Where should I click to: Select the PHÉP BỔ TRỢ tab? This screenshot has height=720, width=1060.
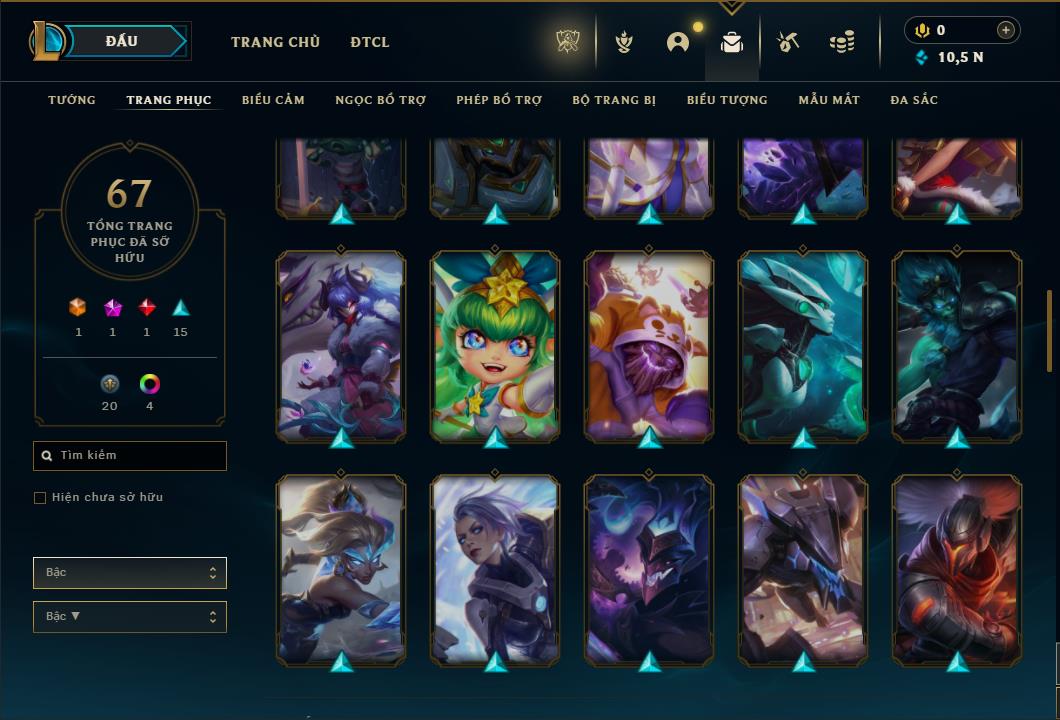(x=499, y=100)
